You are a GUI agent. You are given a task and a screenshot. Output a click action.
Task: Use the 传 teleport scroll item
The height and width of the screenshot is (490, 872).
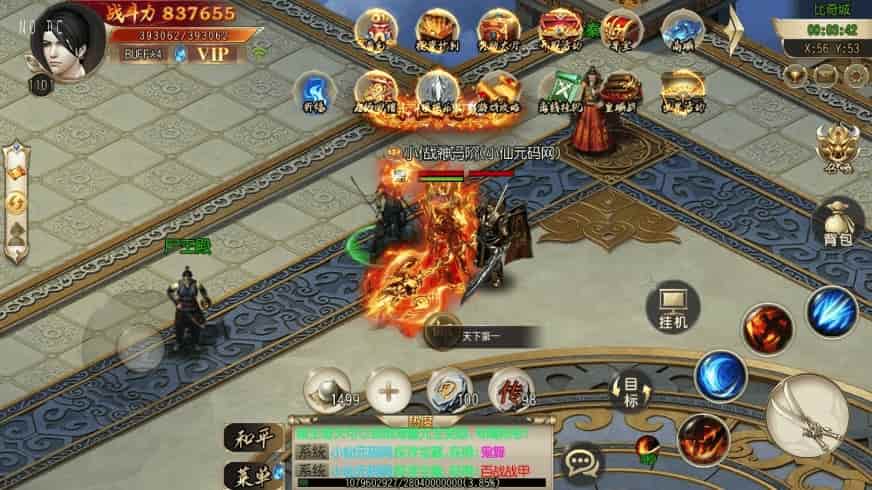tap(512, 388)
